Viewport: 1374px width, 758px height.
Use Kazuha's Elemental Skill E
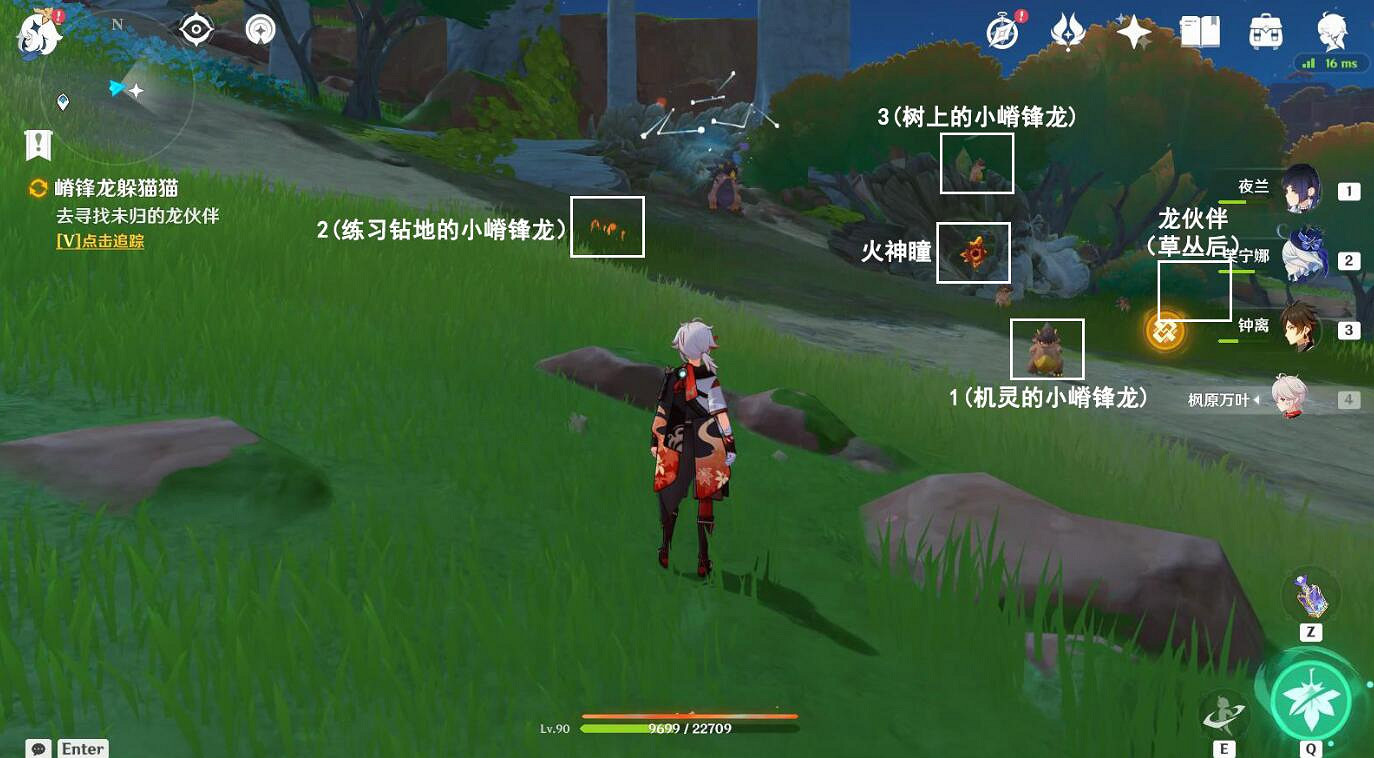[1226, 713]
